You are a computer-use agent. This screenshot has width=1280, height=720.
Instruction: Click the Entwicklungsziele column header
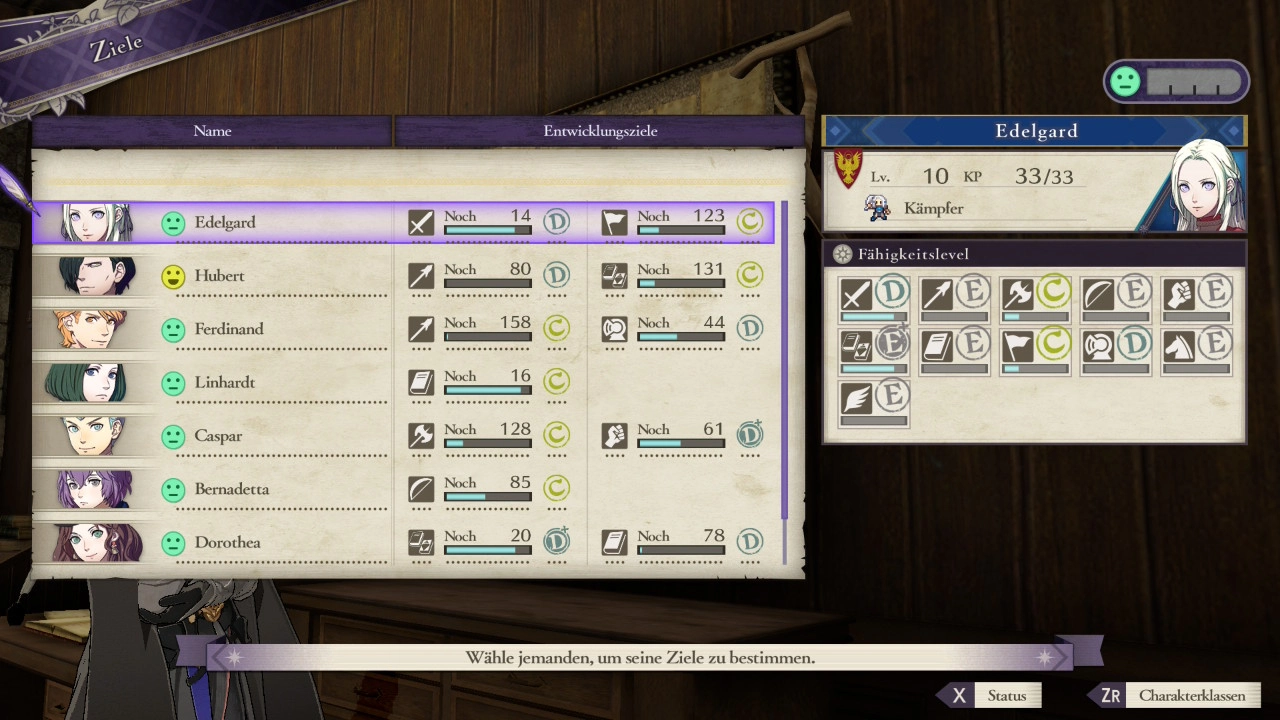click(600, 131)
